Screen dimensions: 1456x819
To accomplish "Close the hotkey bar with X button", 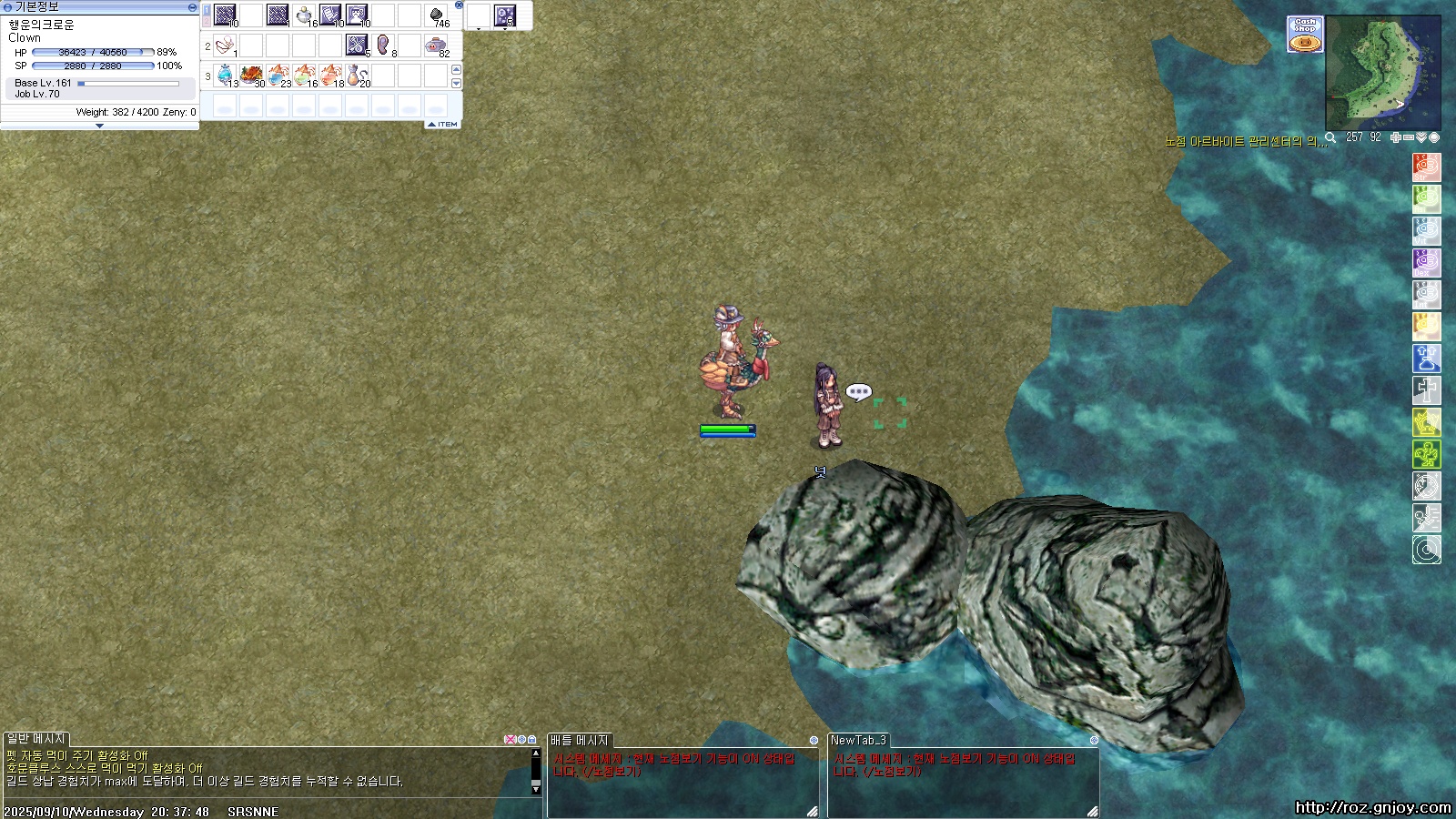I will pos(459,5).
